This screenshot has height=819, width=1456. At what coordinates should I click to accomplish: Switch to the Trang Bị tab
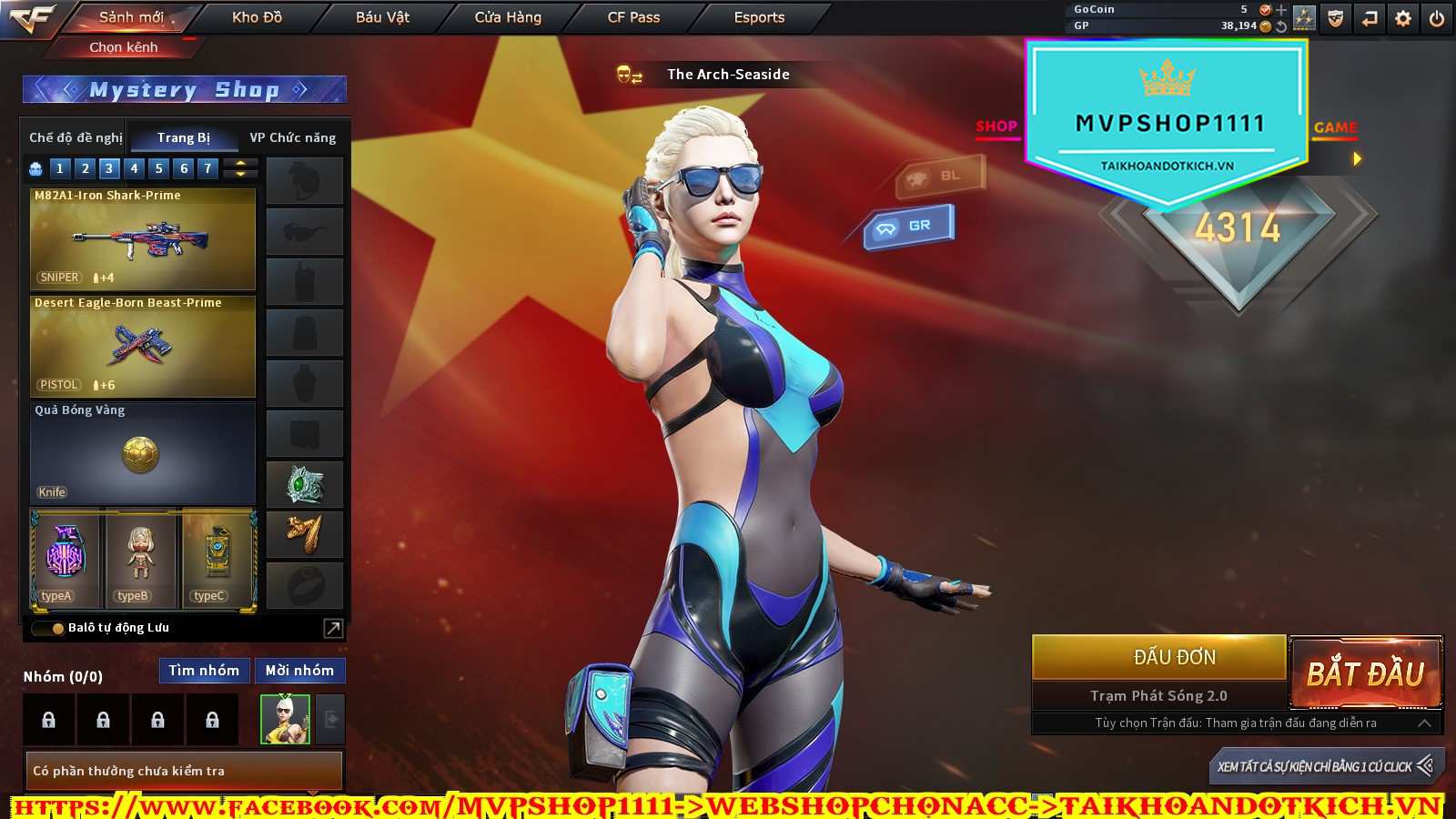click(x=183, y=137)
